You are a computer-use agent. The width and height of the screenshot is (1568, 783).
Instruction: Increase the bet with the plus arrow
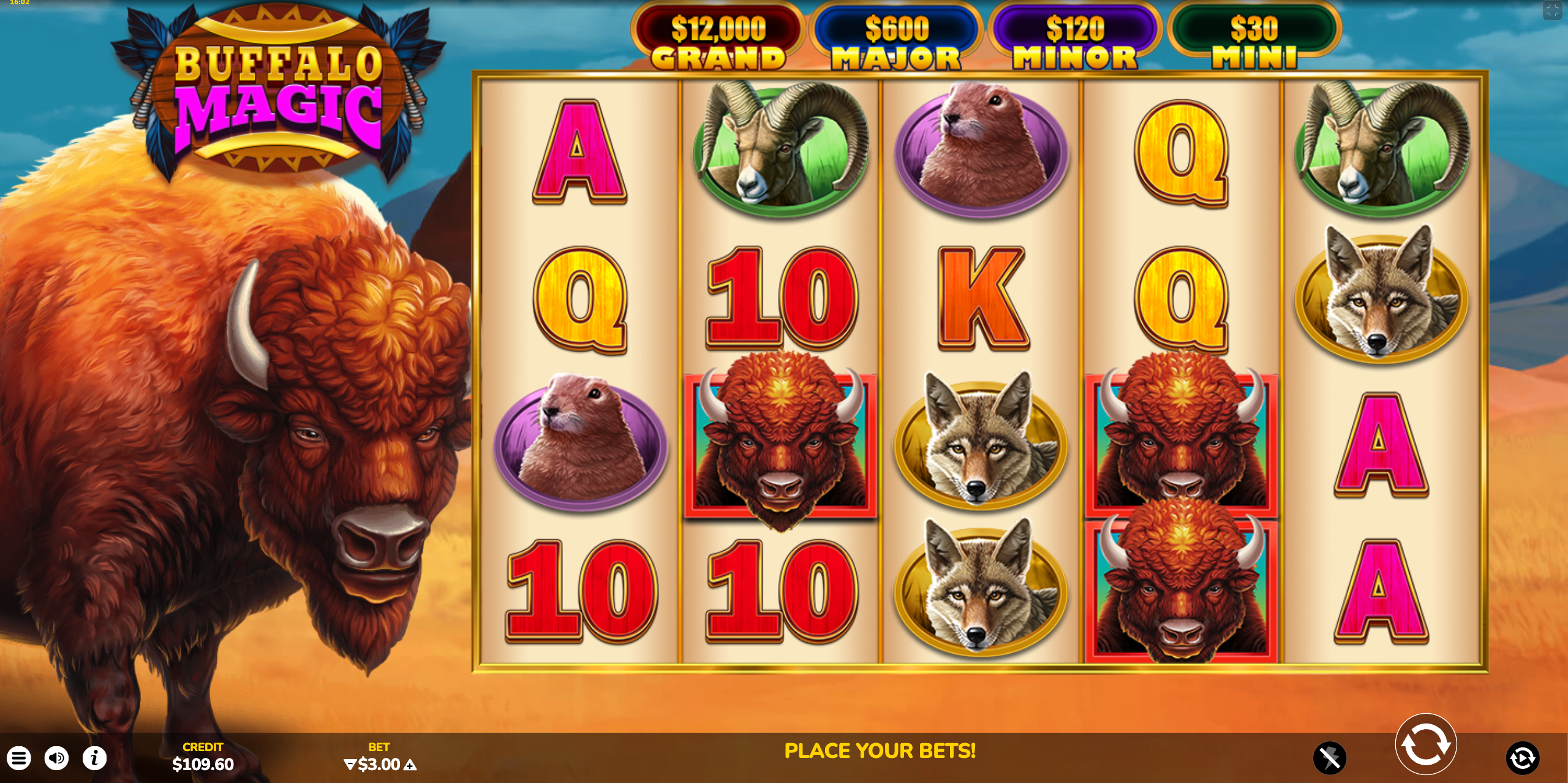pyautogui.click(x=410, y=765)
